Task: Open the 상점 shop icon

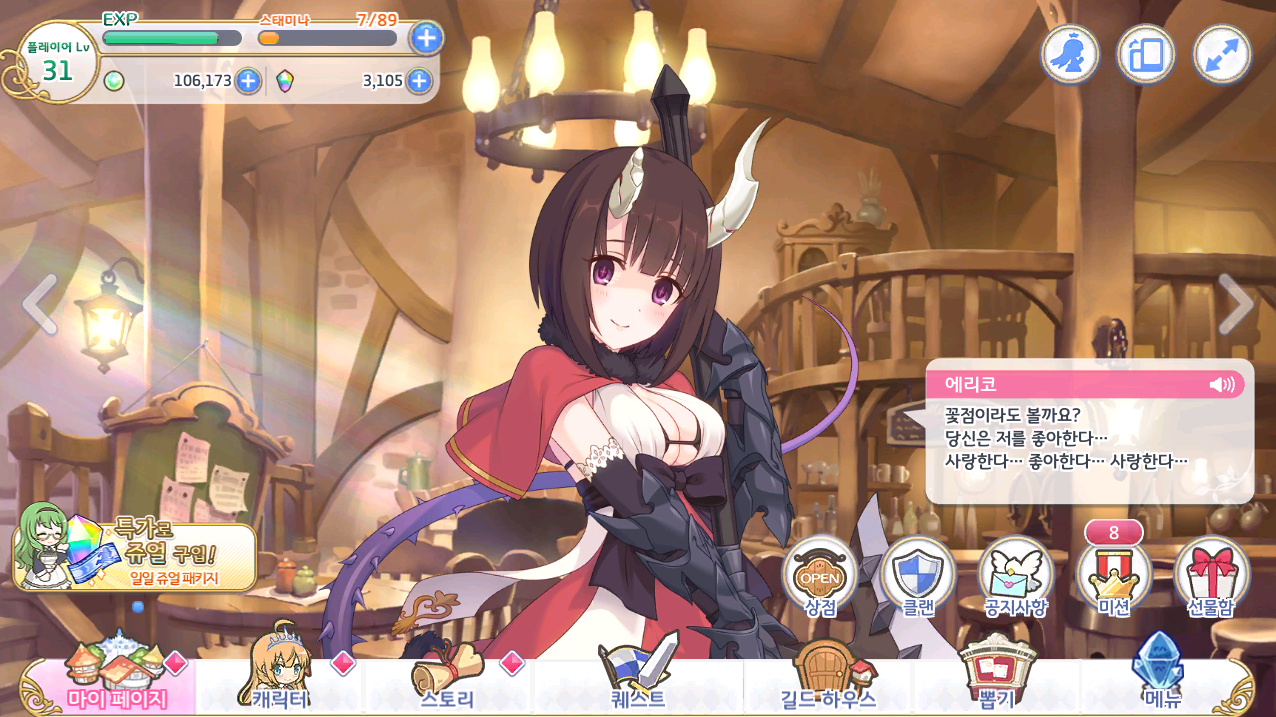Action: coord(820,575)
